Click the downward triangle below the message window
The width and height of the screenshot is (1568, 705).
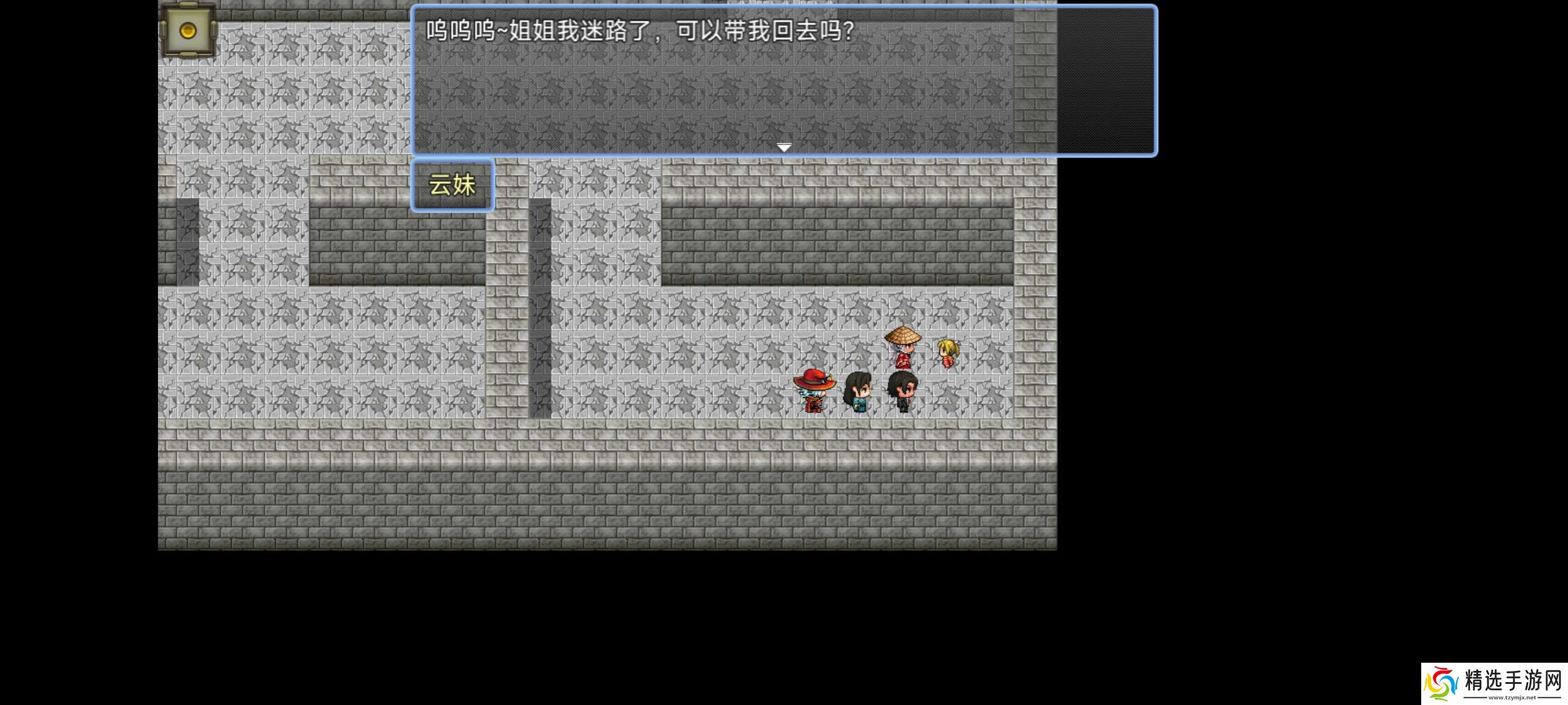(x=783, y=147)
